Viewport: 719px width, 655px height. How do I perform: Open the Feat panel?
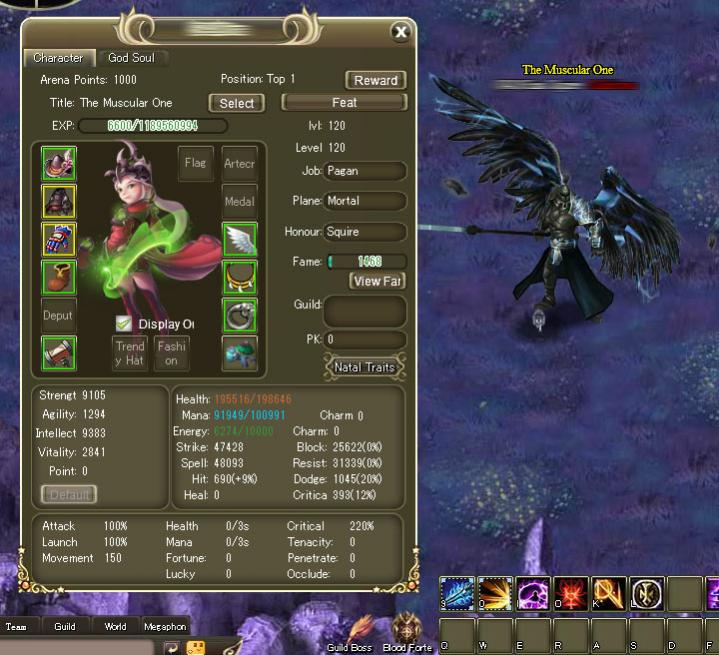pos(344,103)
